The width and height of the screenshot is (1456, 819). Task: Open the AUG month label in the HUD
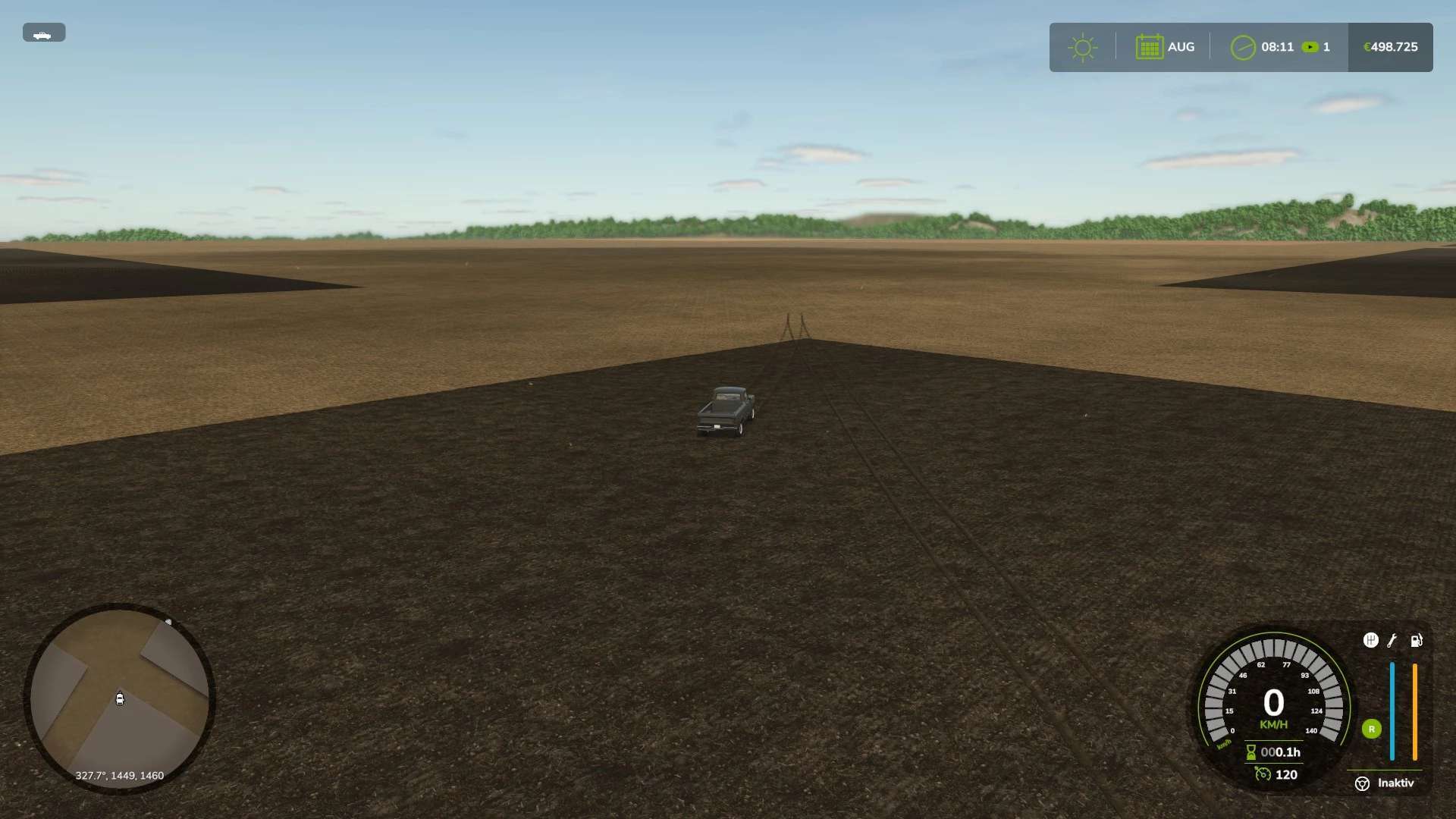point(1180,46)
